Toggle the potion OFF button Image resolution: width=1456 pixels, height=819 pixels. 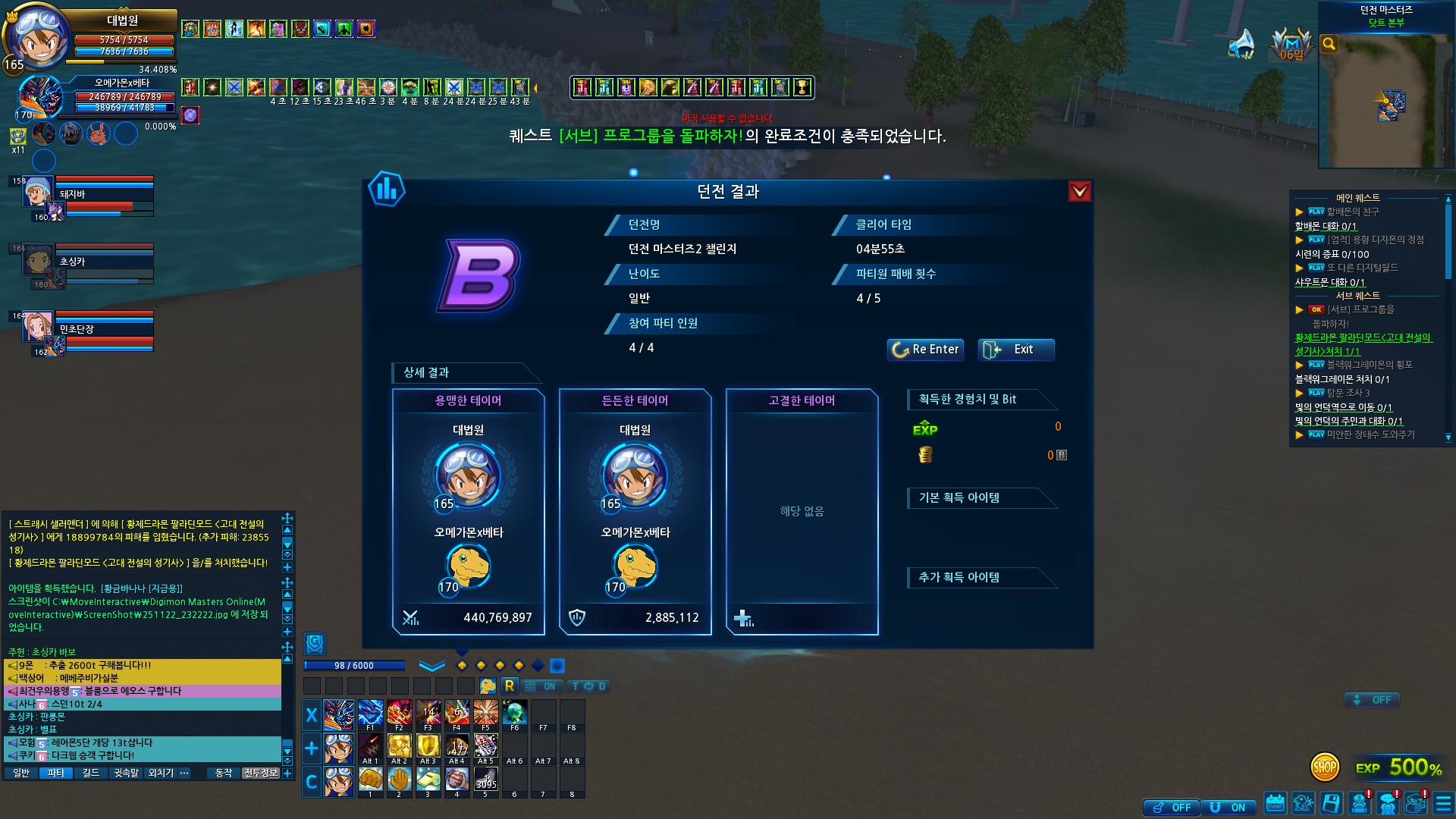[x=1172, y=808]
